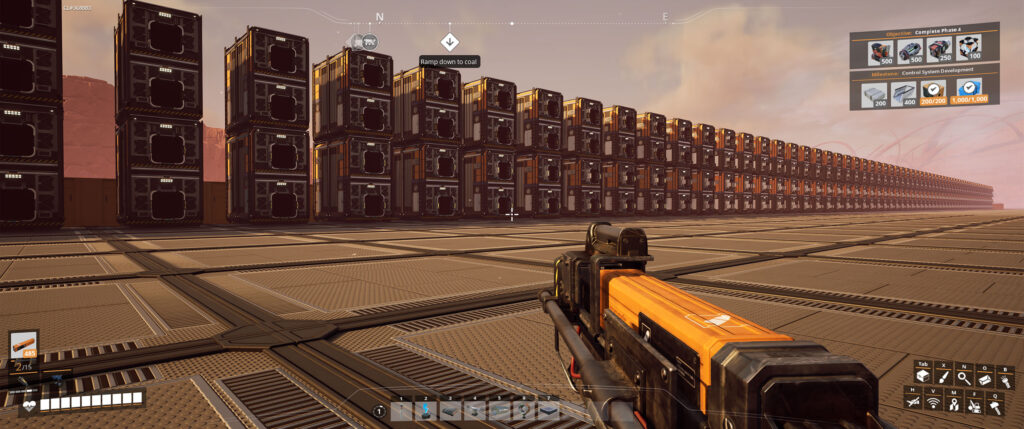Click the signal scanner waves icon
Image resolution: width=1024 pixels, height=429 pixels.
click(932, 402)
